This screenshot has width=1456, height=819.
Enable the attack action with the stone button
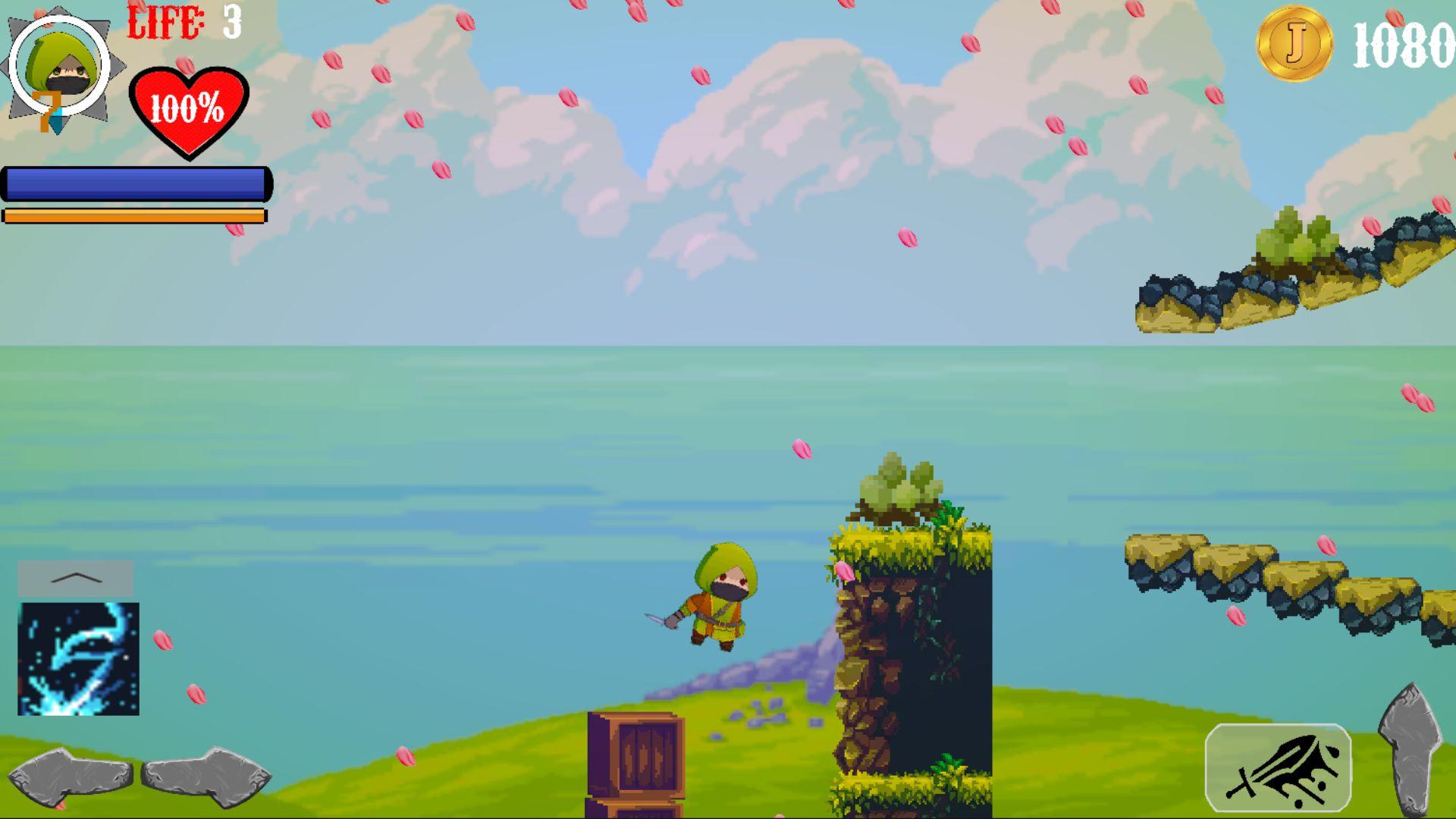point(1412,747)
